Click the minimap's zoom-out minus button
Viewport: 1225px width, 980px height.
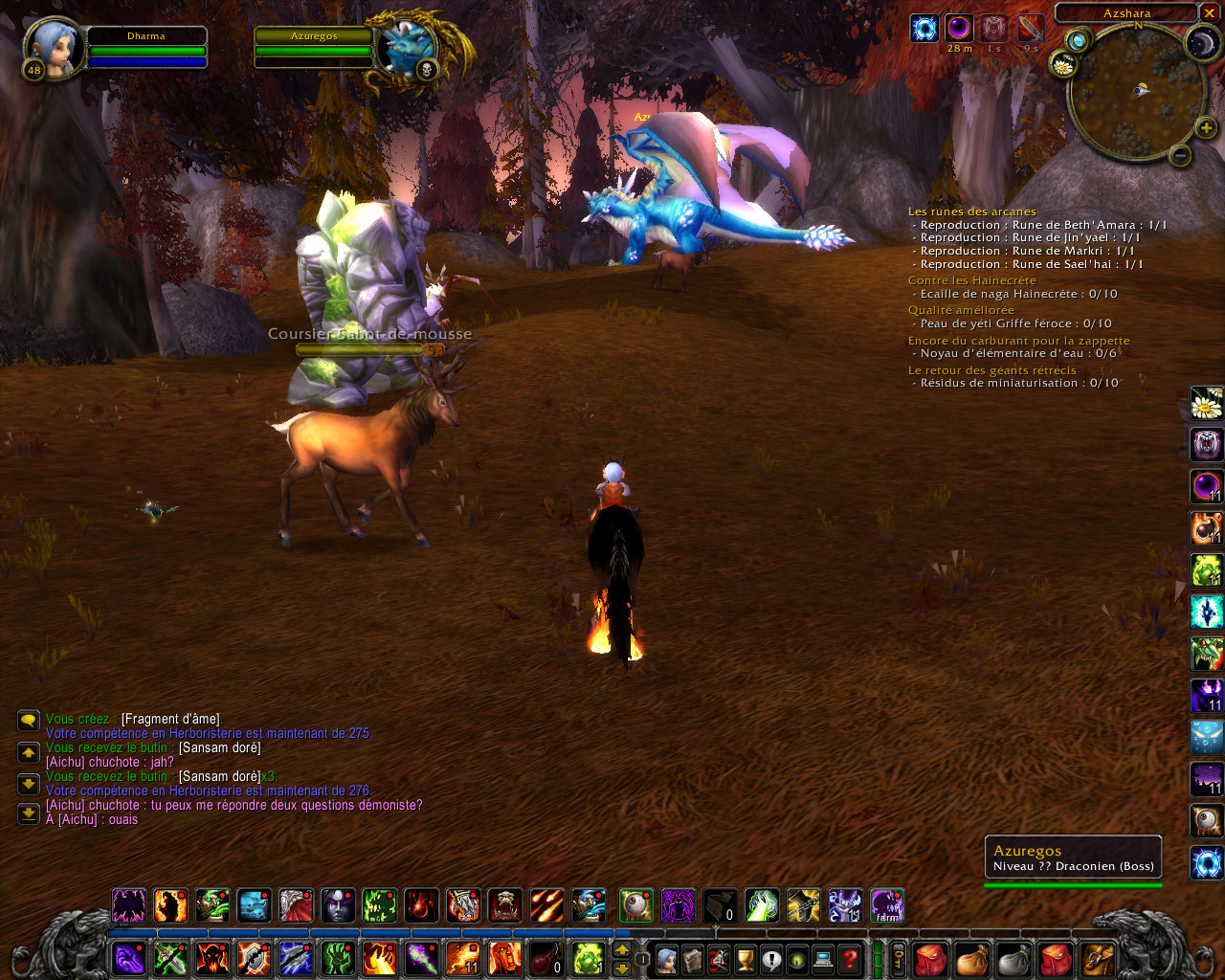(x=1180, y=155)
